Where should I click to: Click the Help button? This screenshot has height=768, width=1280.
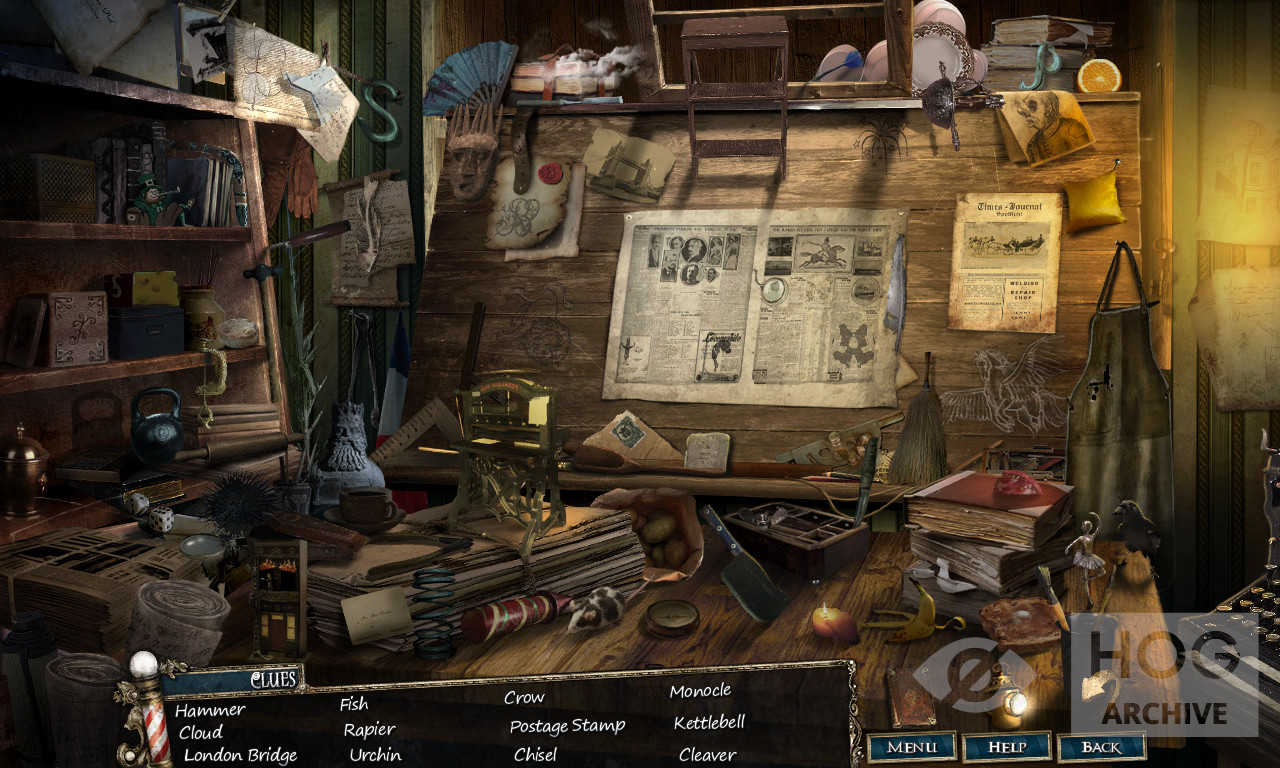(x=1006, y=747)
